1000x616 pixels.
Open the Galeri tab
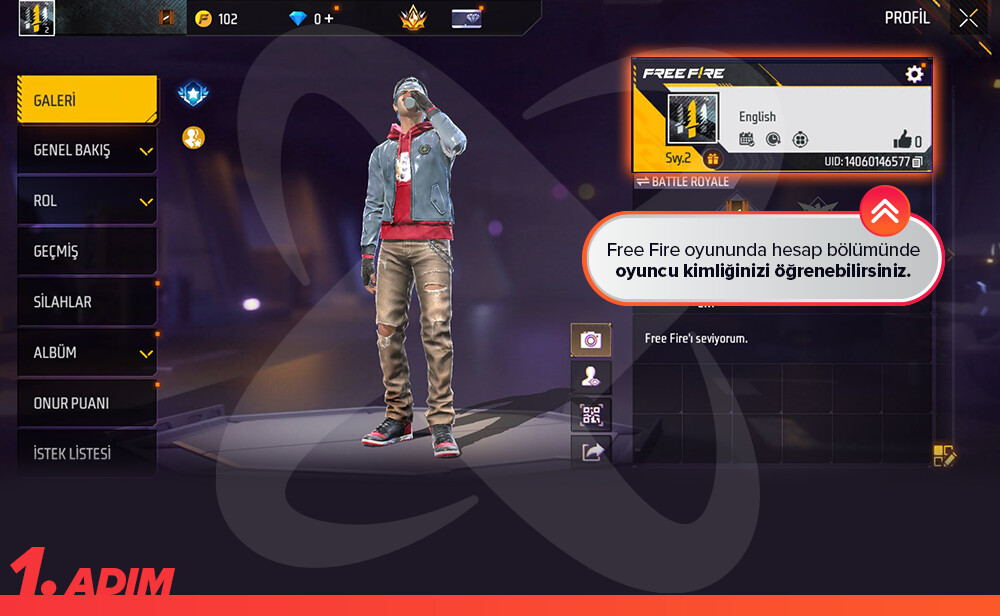(x=86, y=101)
